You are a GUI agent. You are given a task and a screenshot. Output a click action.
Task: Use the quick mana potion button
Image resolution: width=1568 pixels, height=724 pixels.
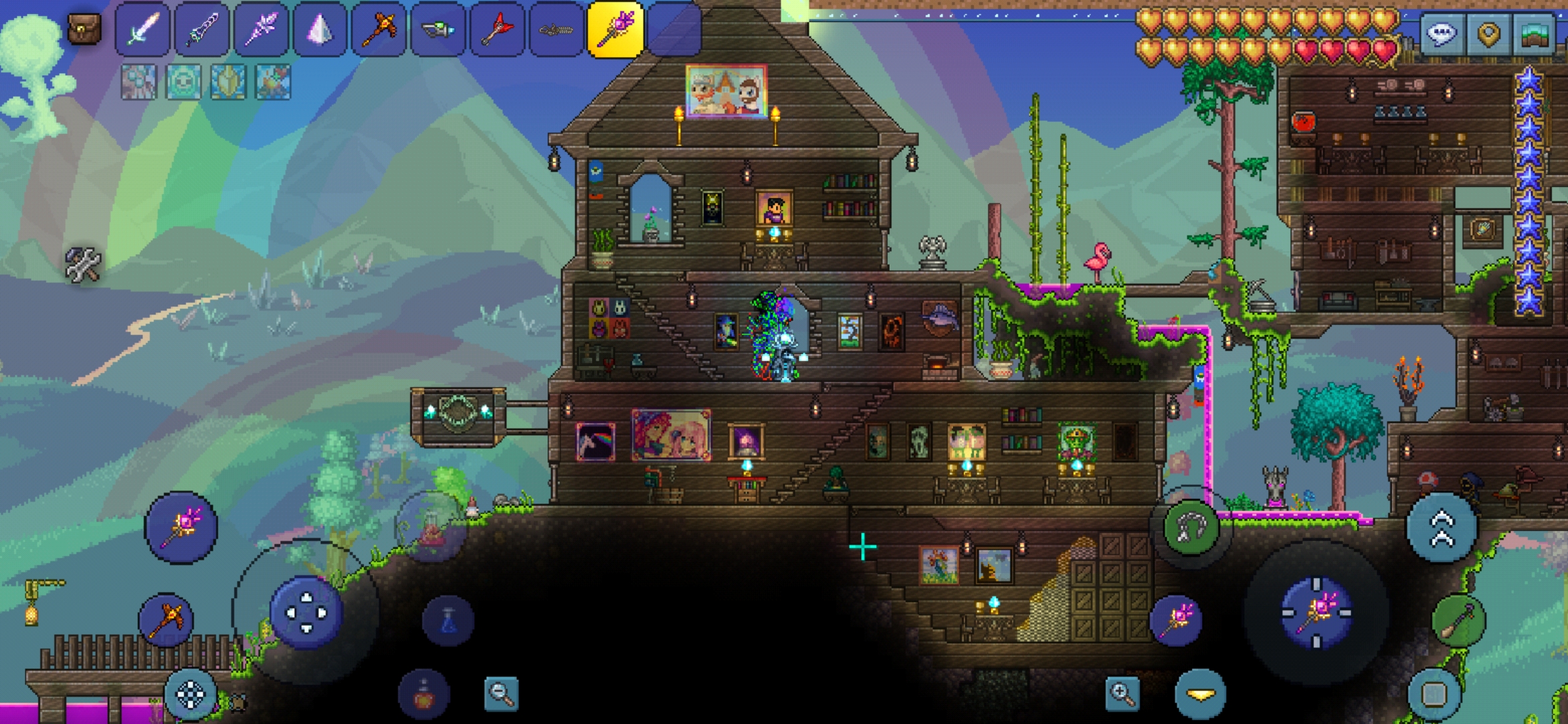tap(448, 620)
